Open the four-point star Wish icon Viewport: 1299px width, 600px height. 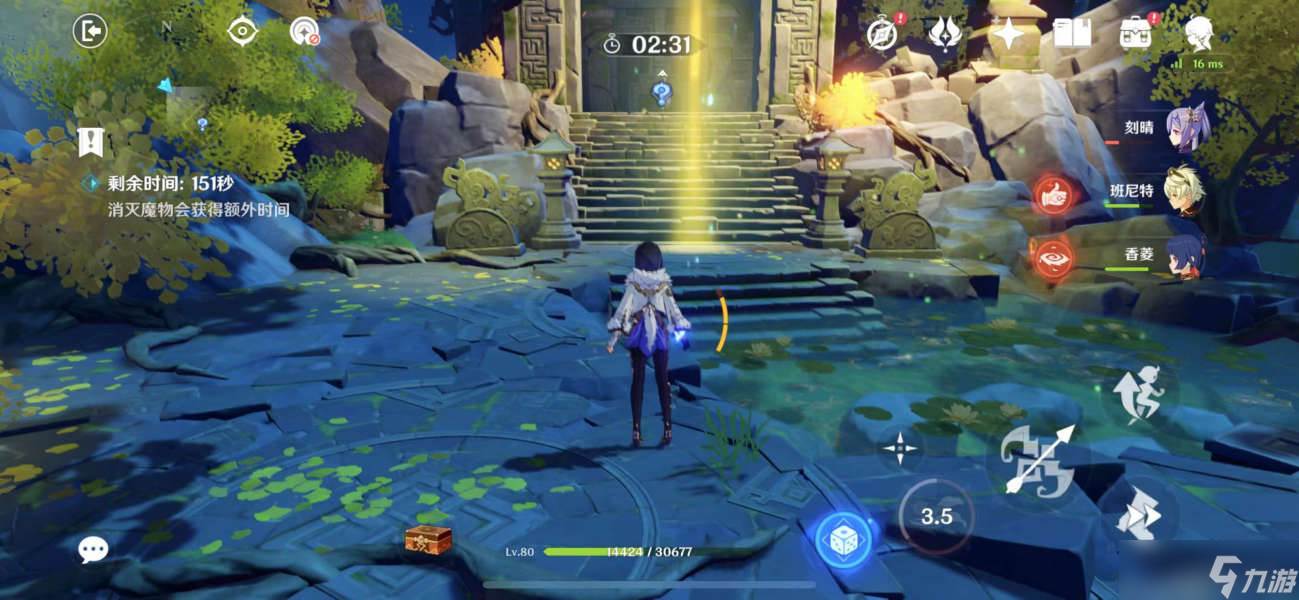[x=1007, y=35]
